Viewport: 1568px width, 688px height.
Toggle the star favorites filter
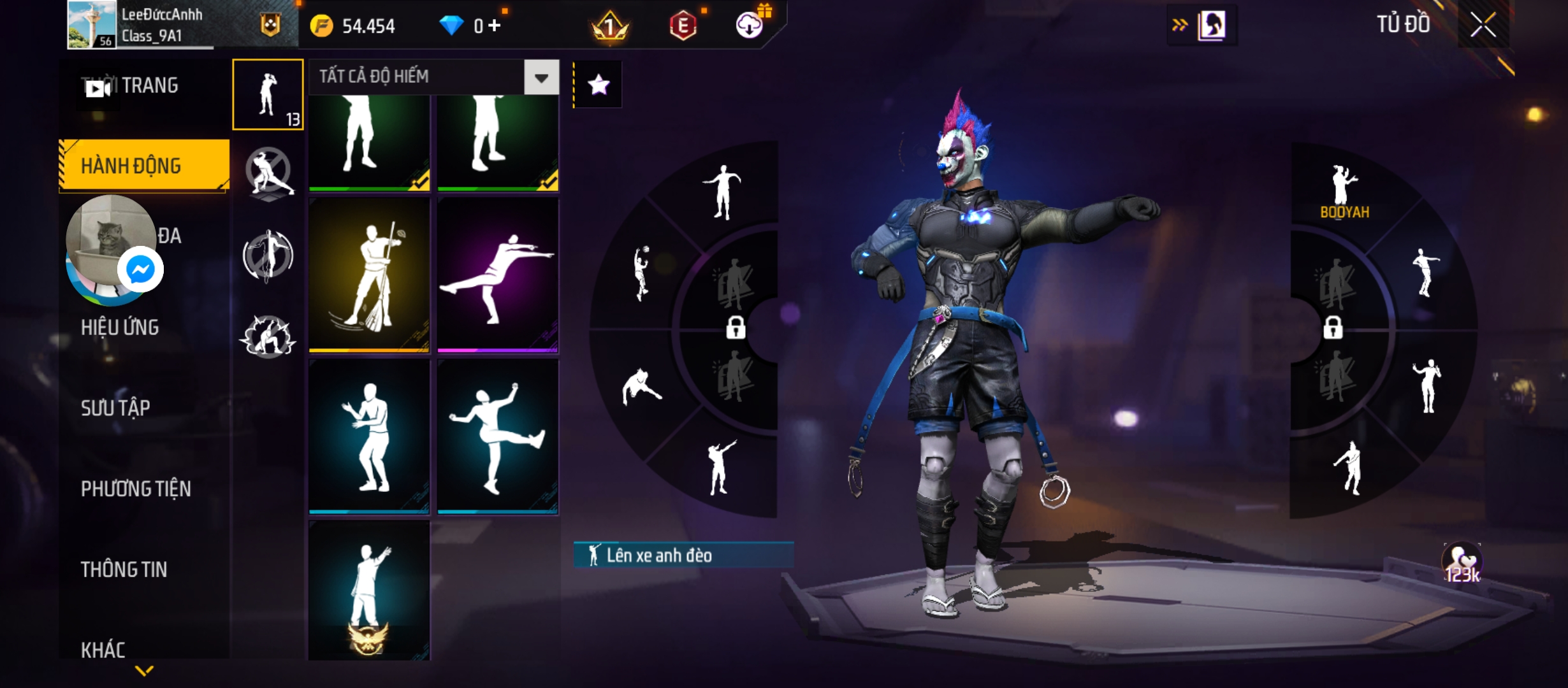[x=598, y=85]
